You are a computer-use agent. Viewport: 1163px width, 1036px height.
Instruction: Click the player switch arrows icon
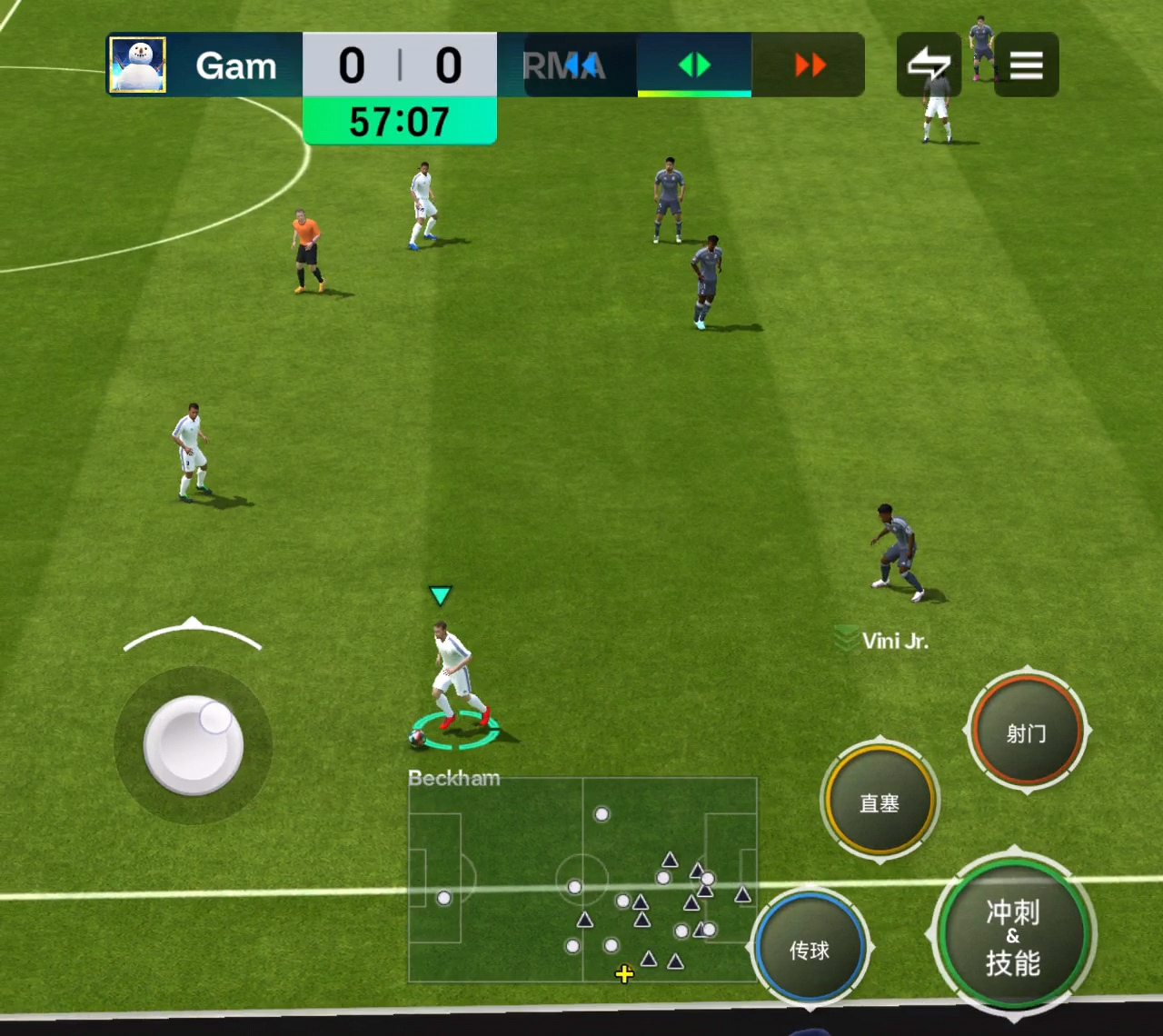pyautogui.click(x=929, y=65)
